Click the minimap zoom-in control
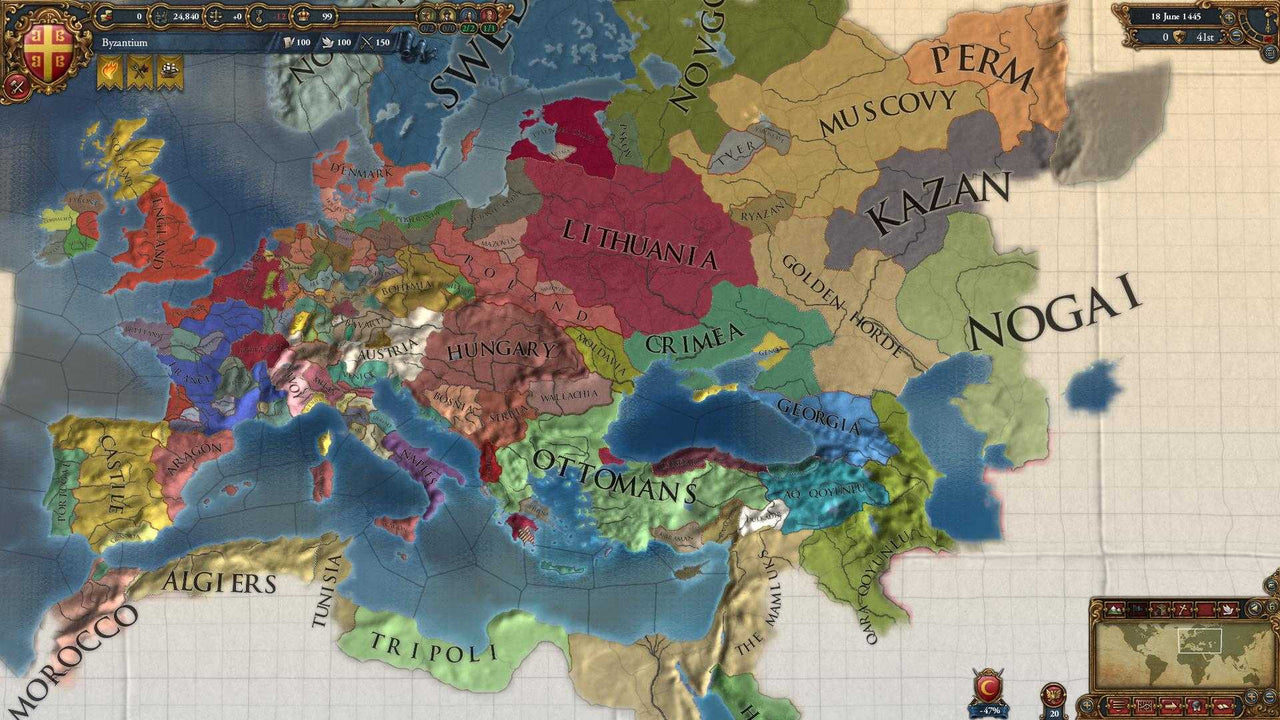The width and height of the screenshot is (1280, 720). [x=1251, y=697]
